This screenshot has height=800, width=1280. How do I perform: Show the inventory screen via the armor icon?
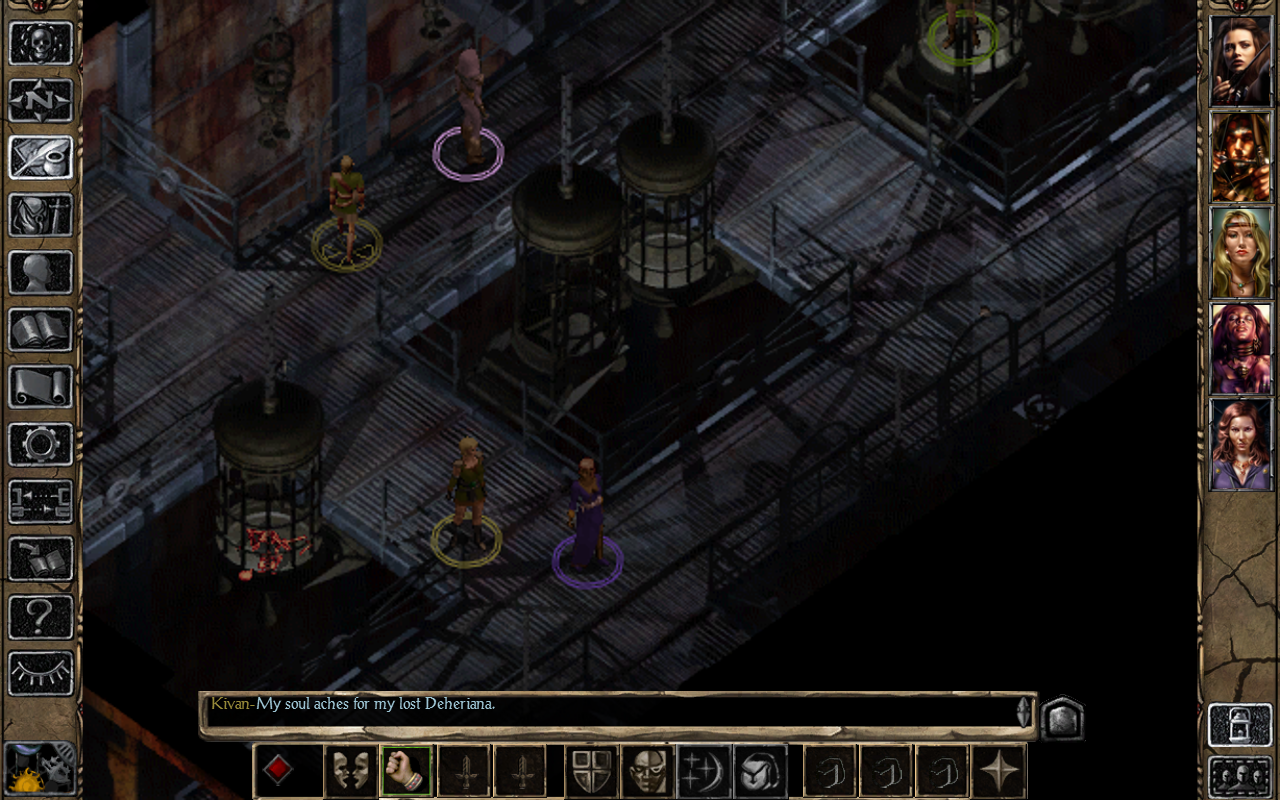point(41,215)
